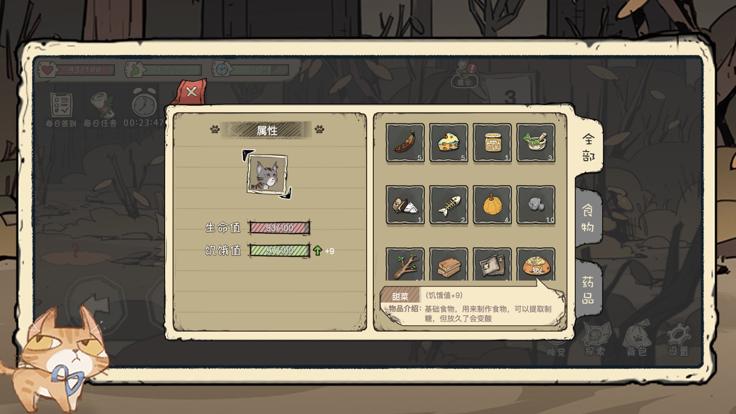Select the brown sausage item slot
Screen dimensions: 736x414
(x=406, y=142)
